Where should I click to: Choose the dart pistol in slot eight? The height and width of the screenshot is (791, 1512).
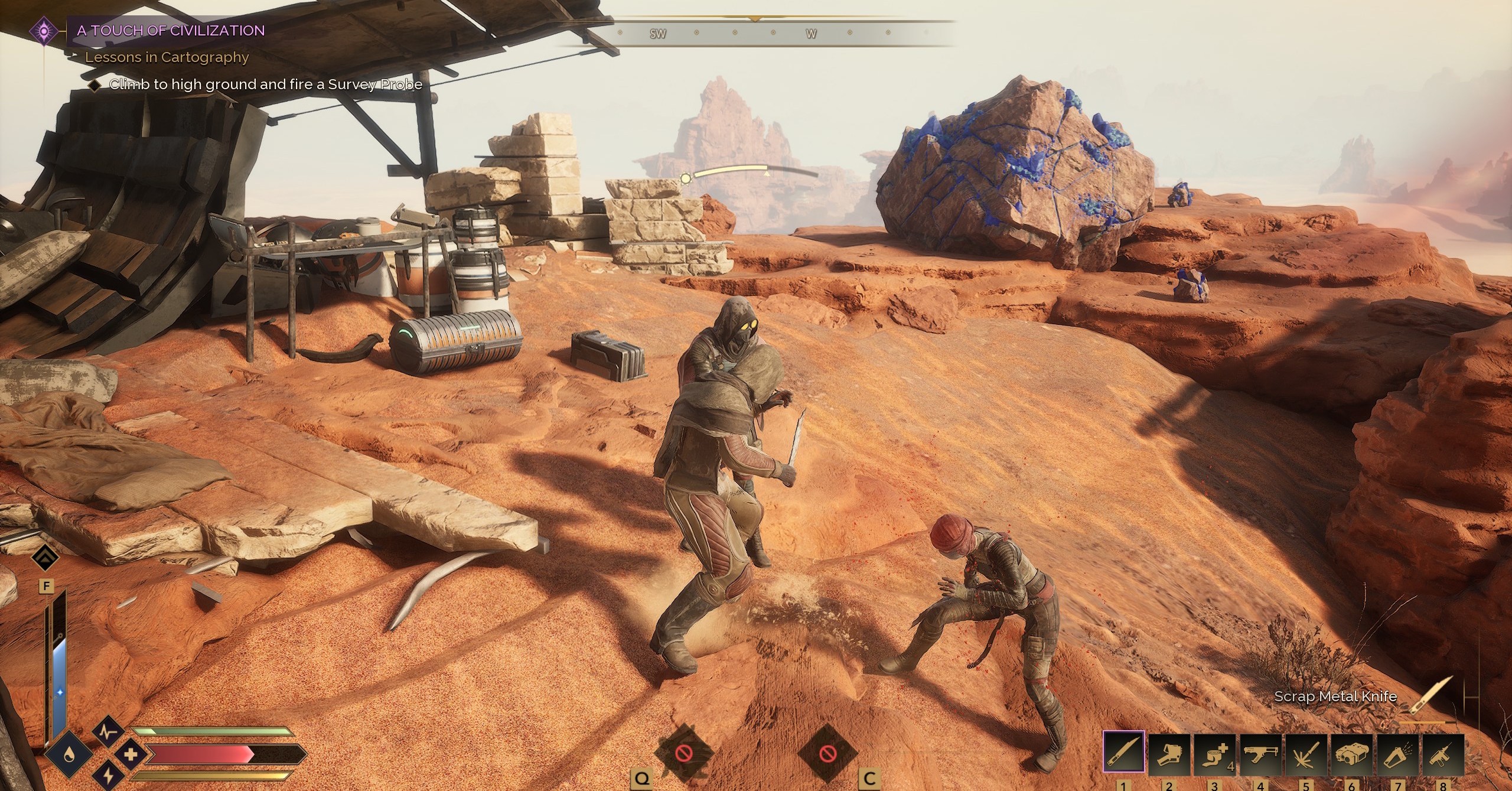coord(1443,753)
